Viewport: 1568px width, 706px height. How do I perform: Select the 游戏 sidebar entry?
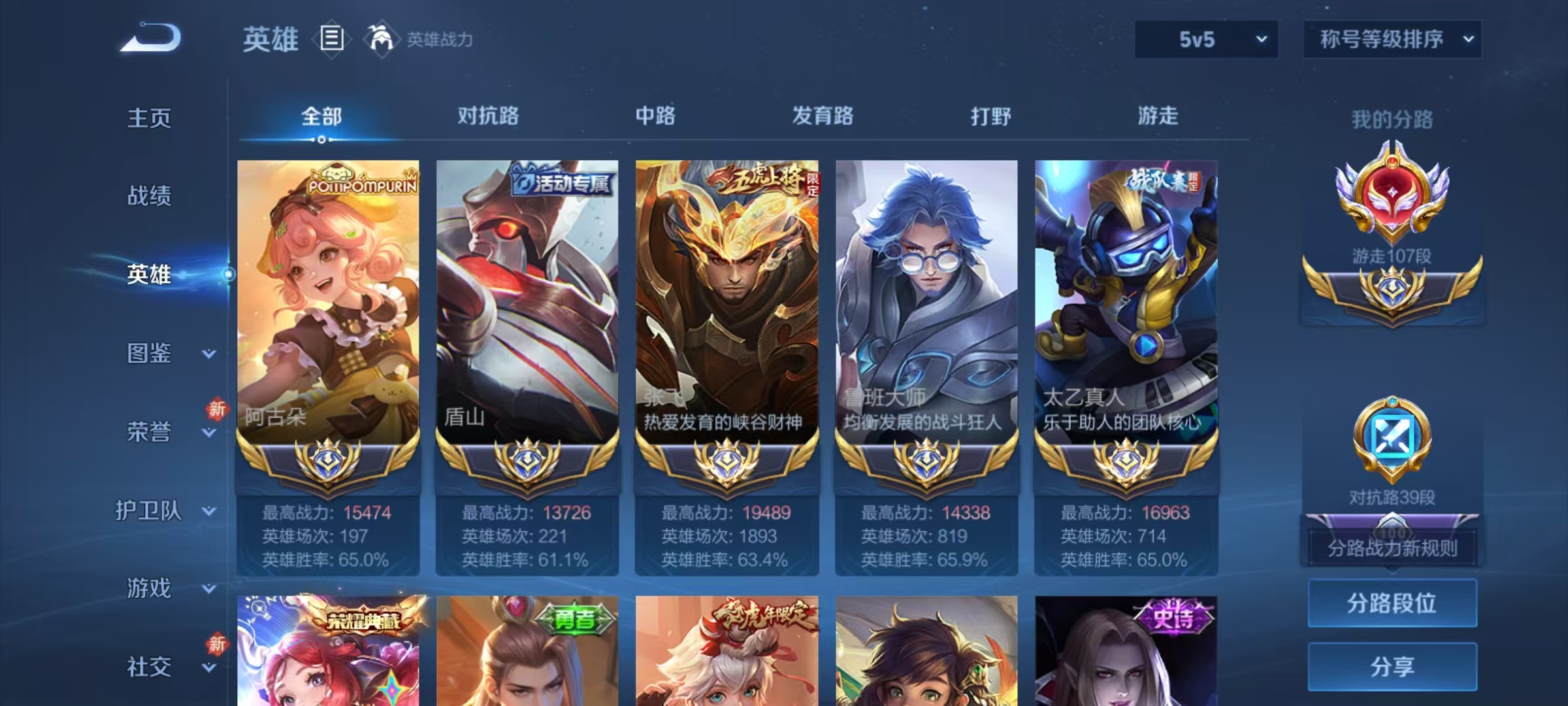(149, 588)
